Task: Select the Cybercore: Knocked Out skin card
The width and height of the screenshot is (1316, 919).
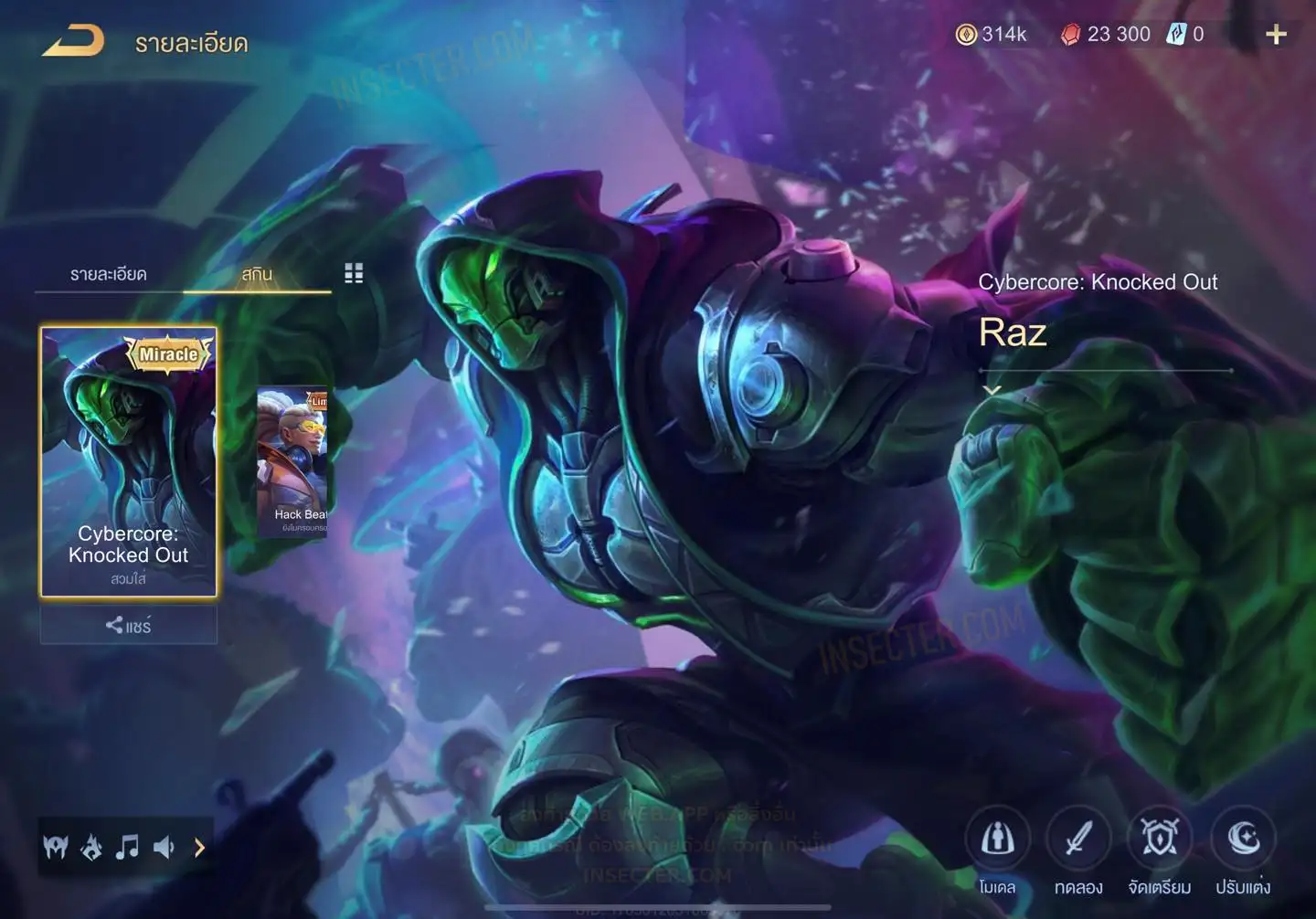Action: (x=129, y=461)
